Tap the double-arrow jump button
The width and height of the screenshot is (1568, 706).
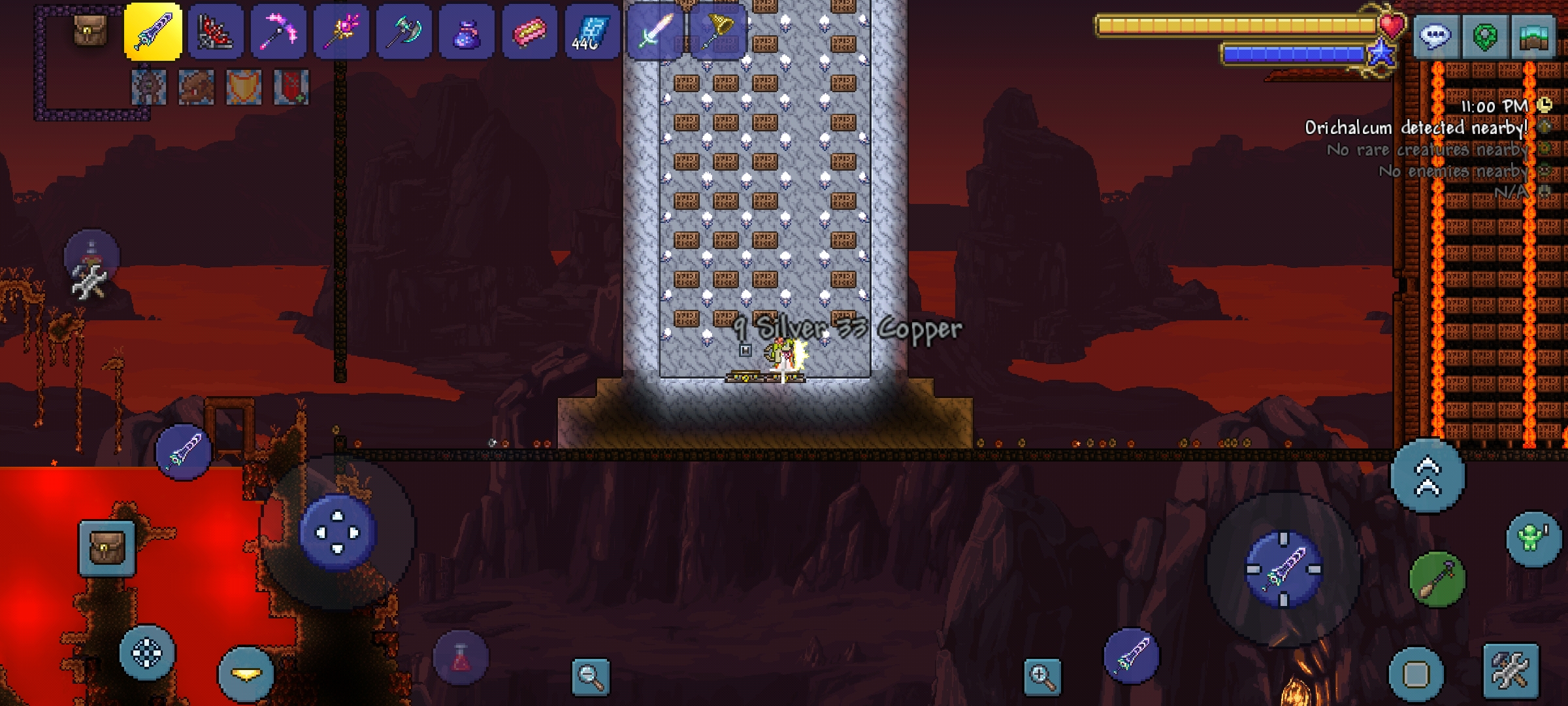click(x=1428, y=475)
